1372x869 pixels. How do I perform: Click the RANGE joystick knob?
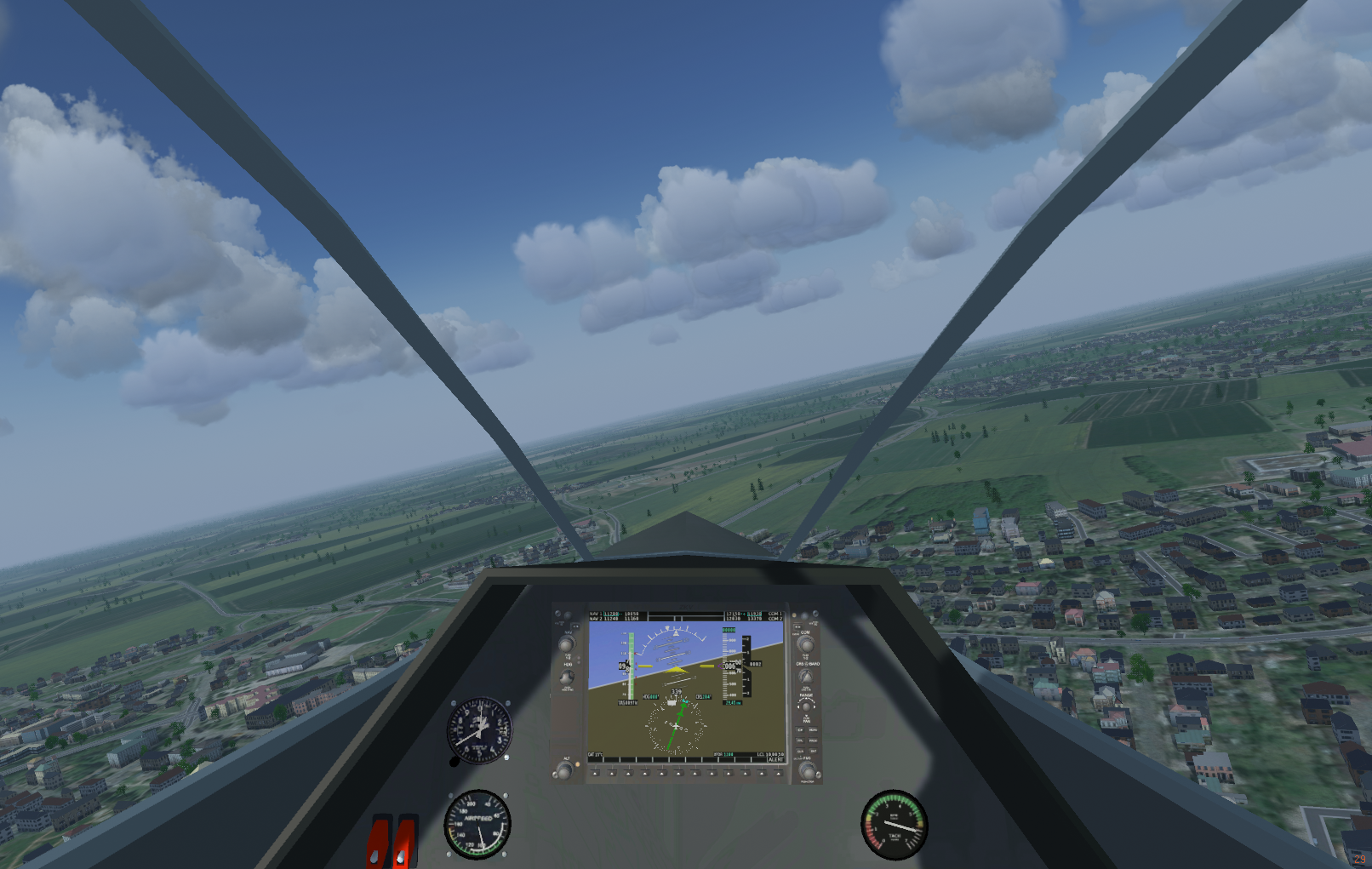(805, 707)
